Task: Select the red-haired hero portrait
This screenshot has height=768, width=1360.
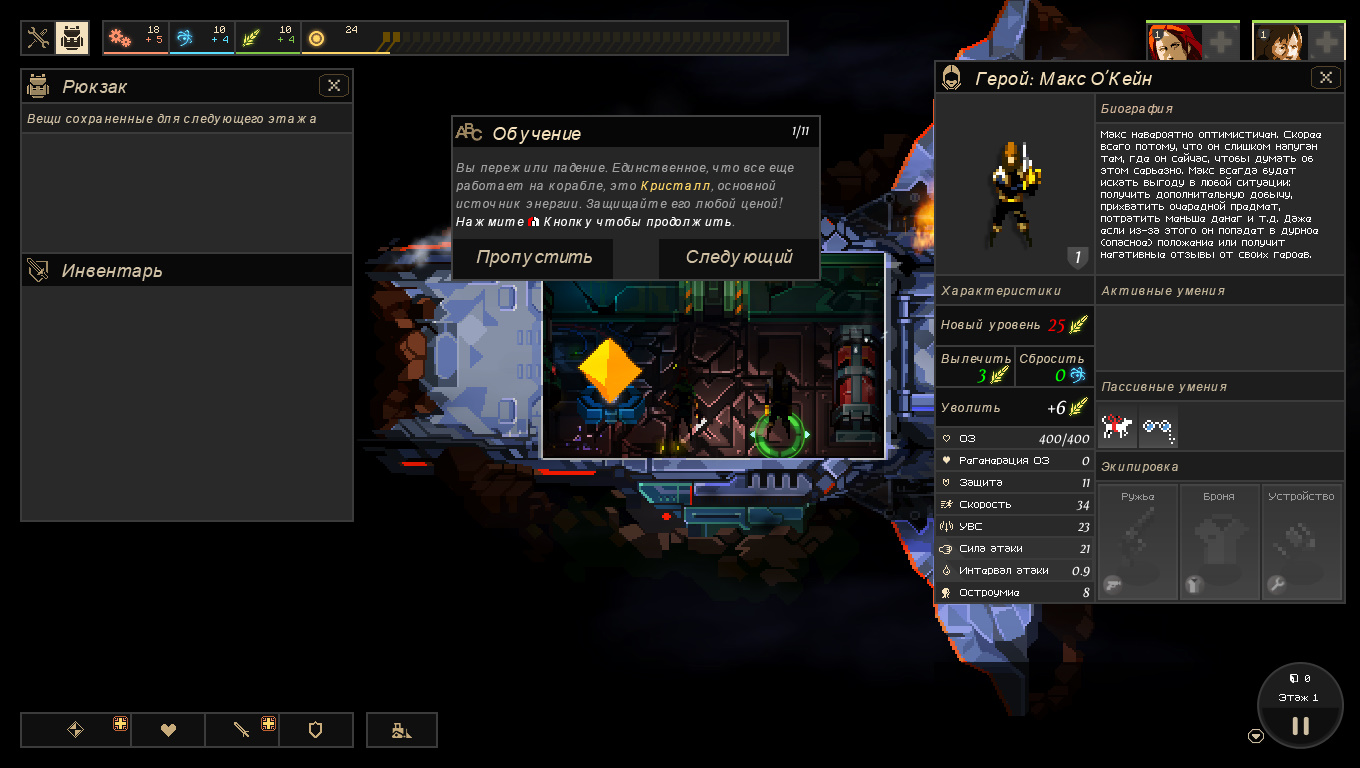Action: click(x=1165, y=43)
